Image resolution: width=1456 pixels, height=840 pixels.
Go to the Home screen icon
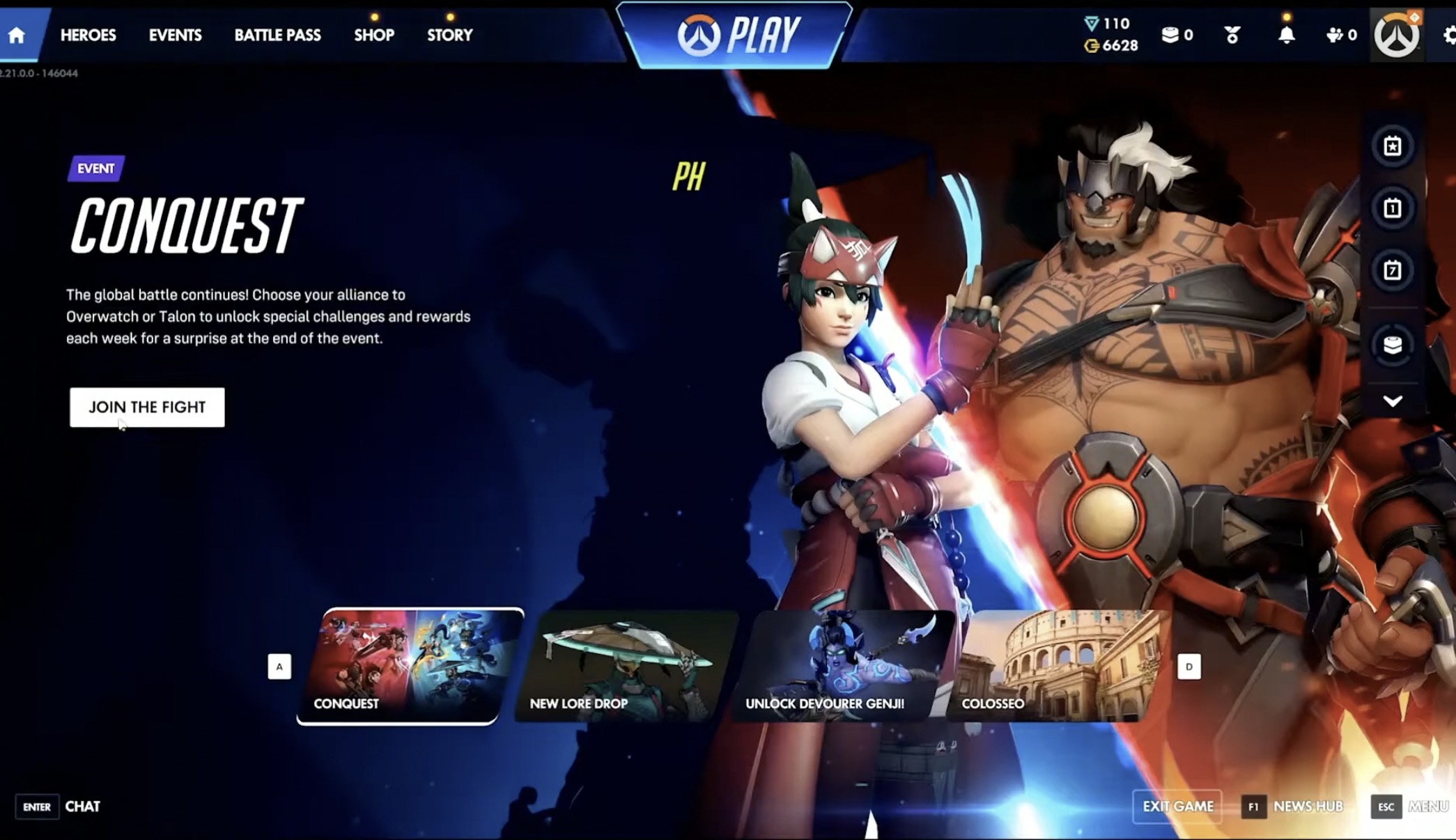[x=17, y=35]
